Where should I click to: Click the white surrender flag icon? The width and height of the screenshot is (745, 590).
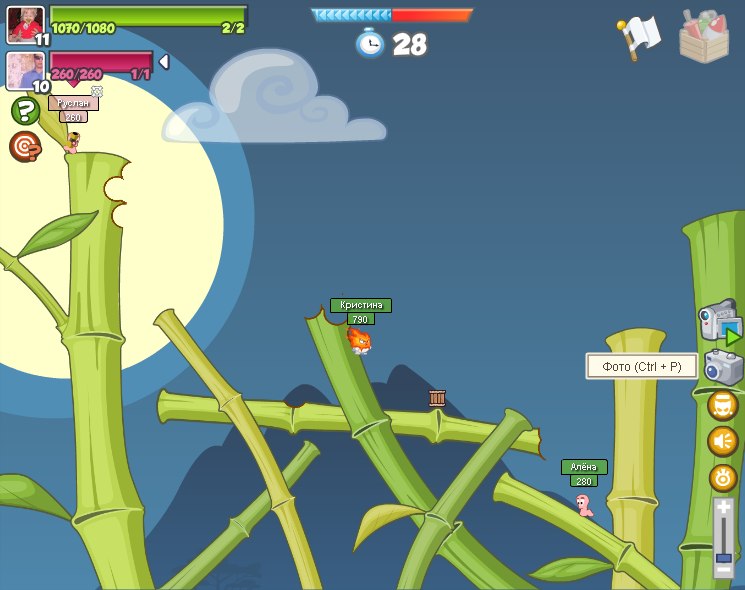coord(640,36)
